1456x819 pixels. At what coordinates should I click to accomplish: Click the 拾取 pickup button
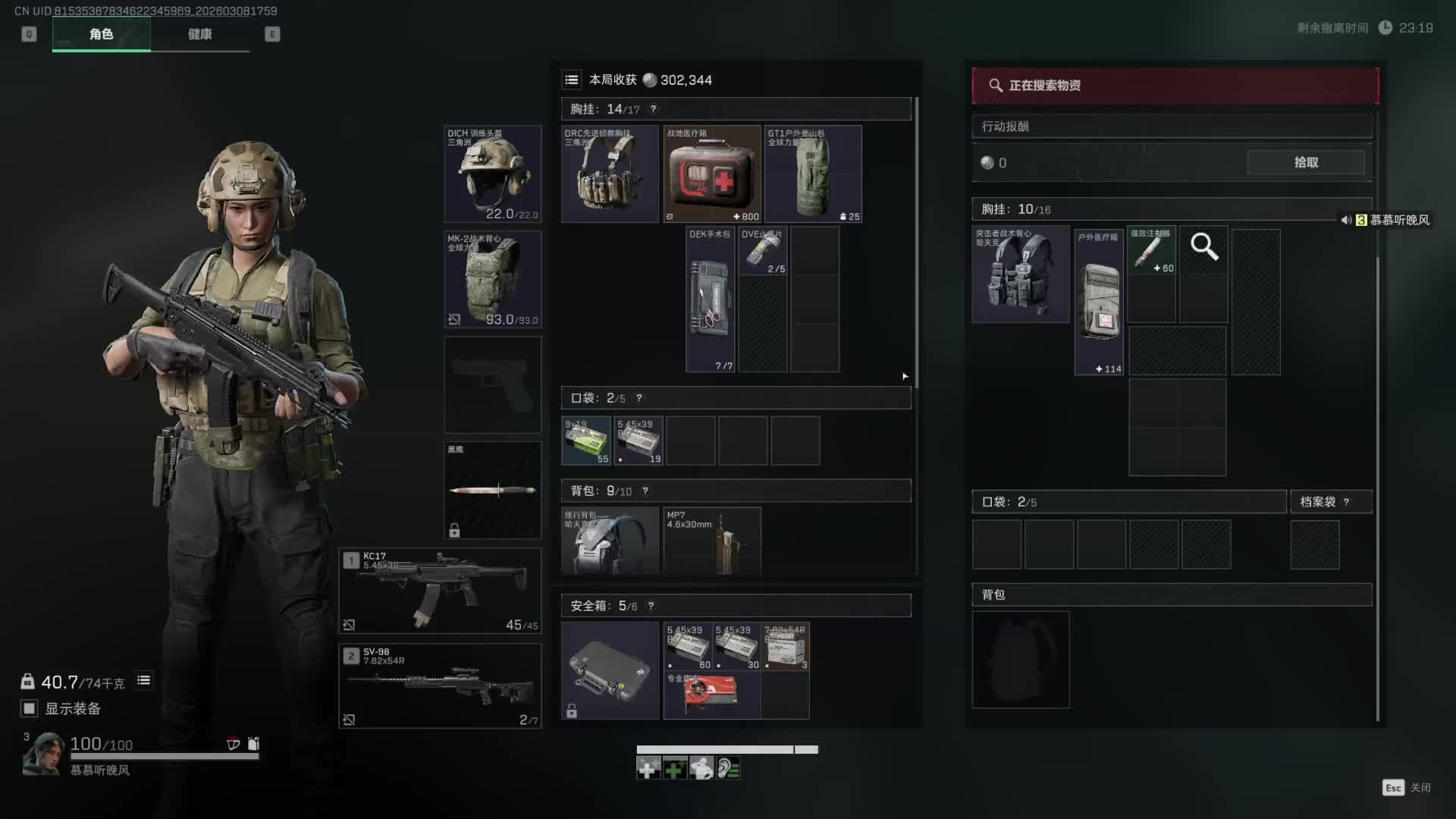[1305, 162]
